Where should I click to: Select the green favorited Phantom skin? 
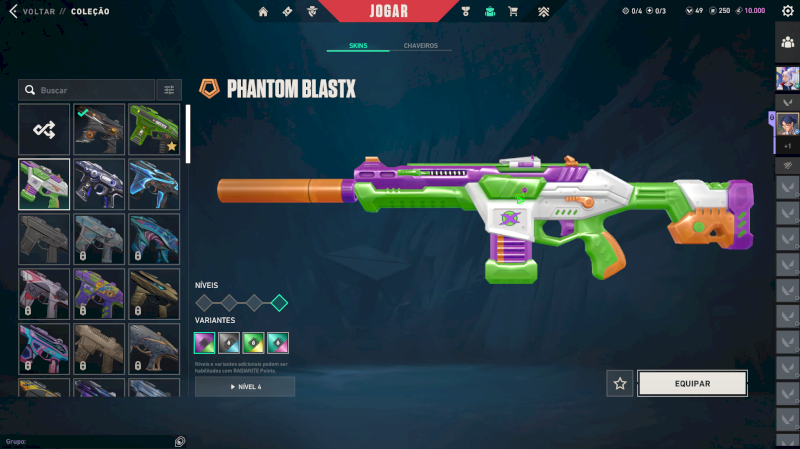[x=154, y=129]
